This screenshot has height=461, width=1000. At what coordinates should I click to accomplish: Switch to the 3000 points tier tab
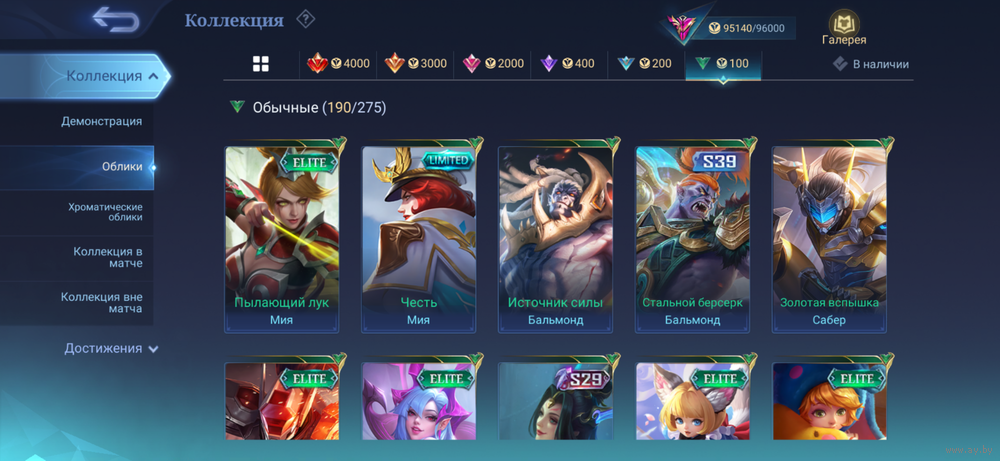tap(416, 64)
